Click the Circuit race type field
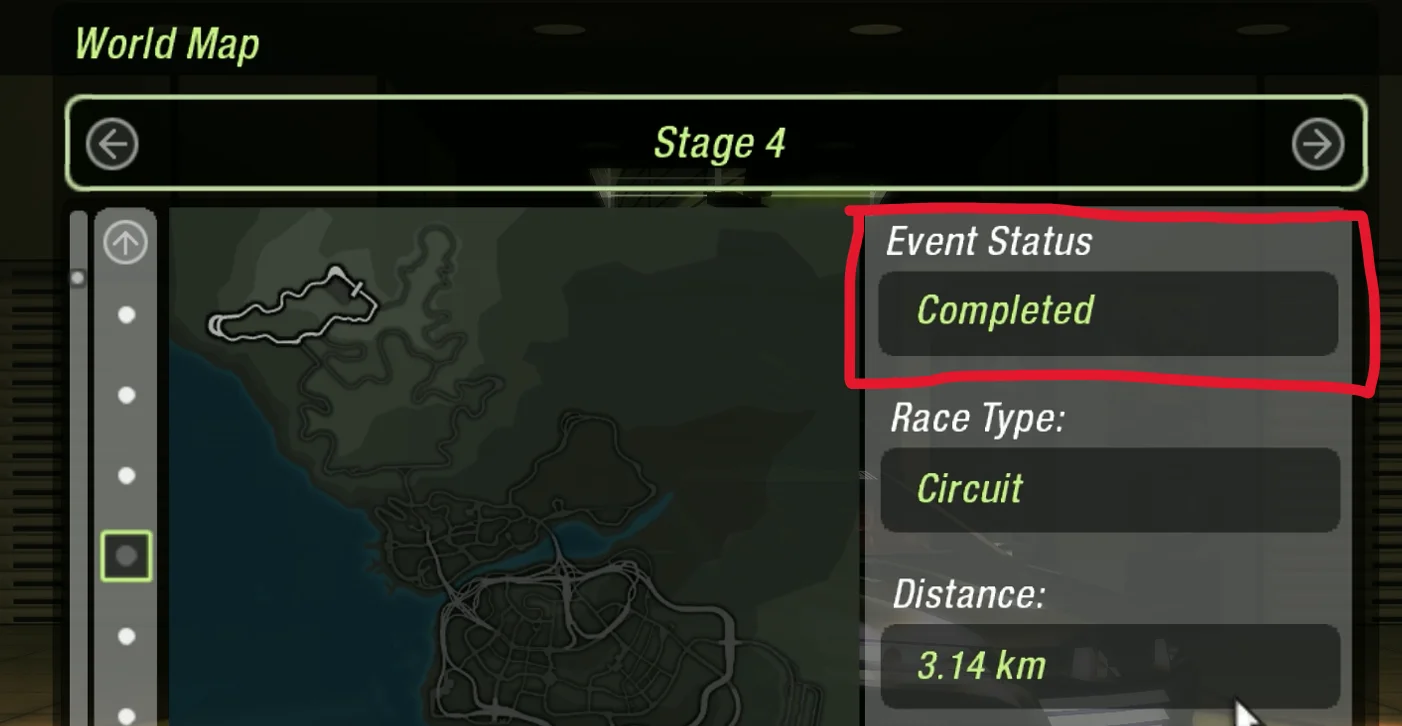1402x726 pixels. 1108,489
